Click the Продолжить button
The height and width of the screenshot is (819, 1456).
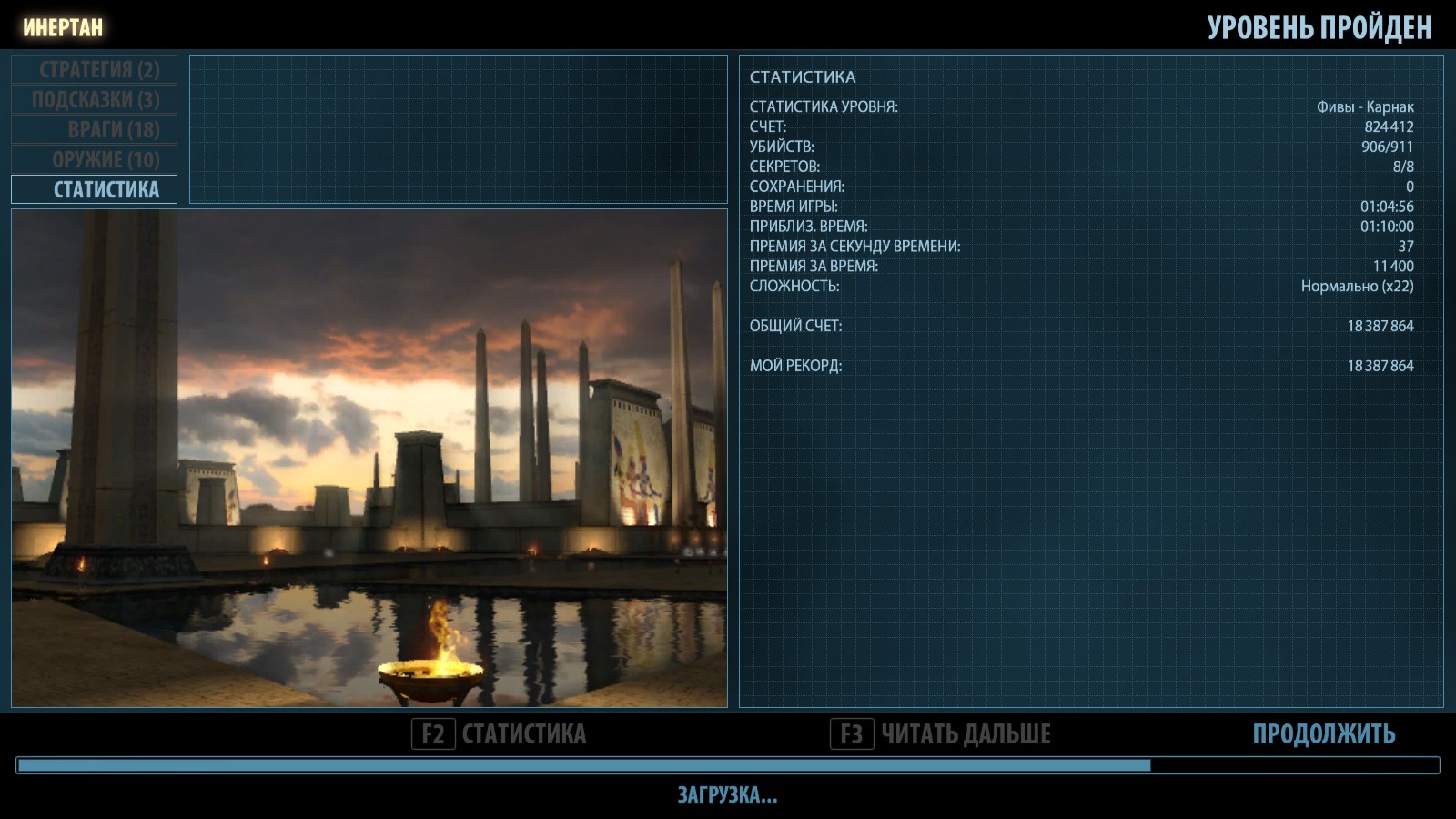[1323, 734]
